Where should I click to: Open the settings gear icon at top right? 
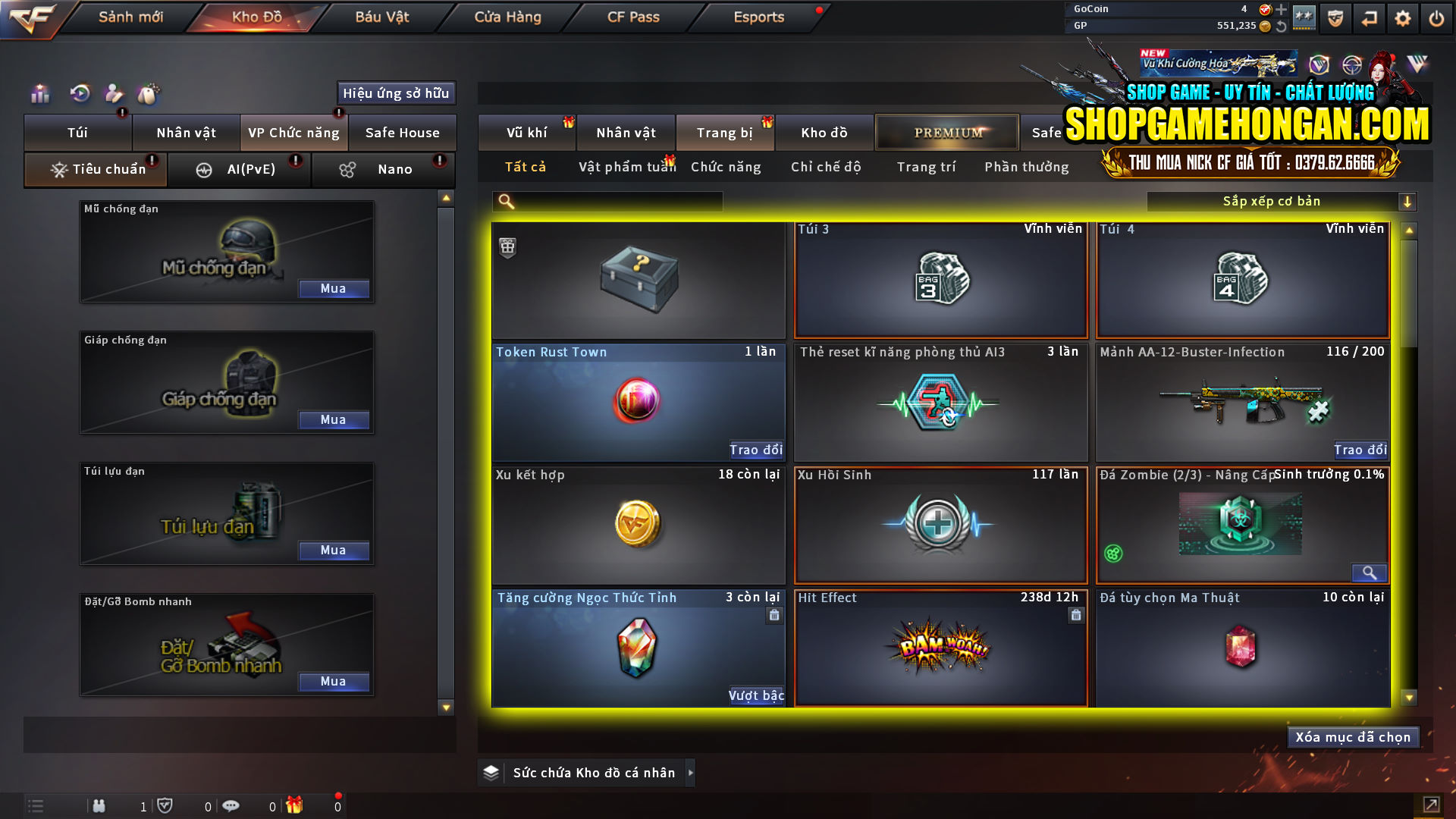click(x=1403, y=17)
